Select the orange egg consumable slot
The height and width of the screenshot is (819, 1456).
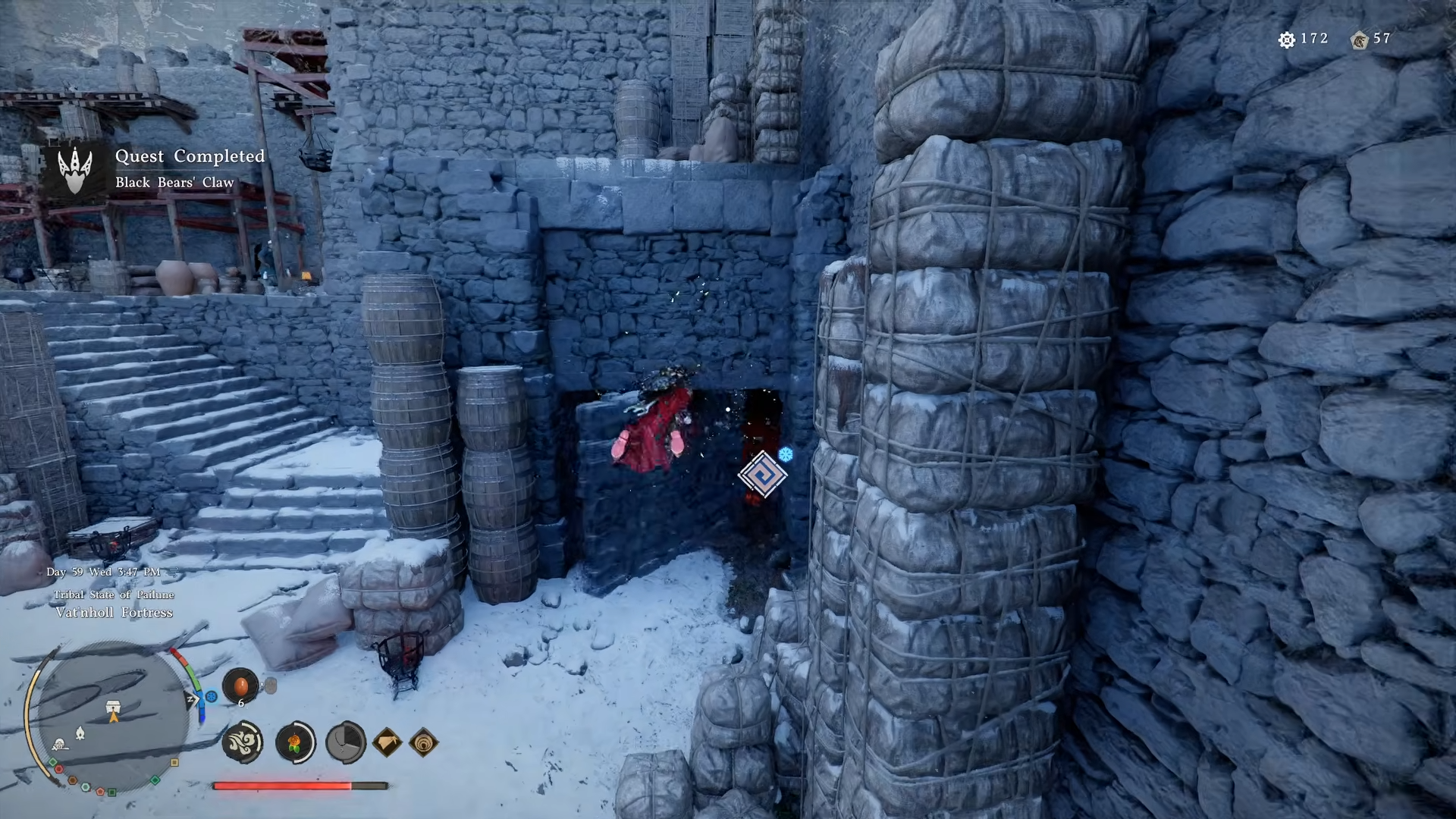click(x=240, y=686)
